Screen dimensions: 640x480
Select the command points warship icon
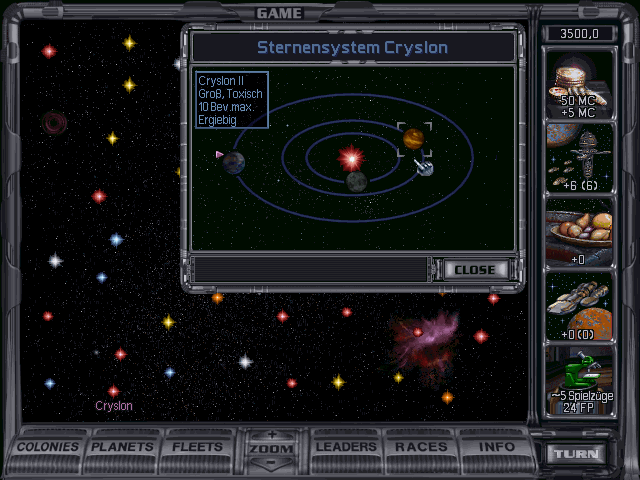point(578,158)
